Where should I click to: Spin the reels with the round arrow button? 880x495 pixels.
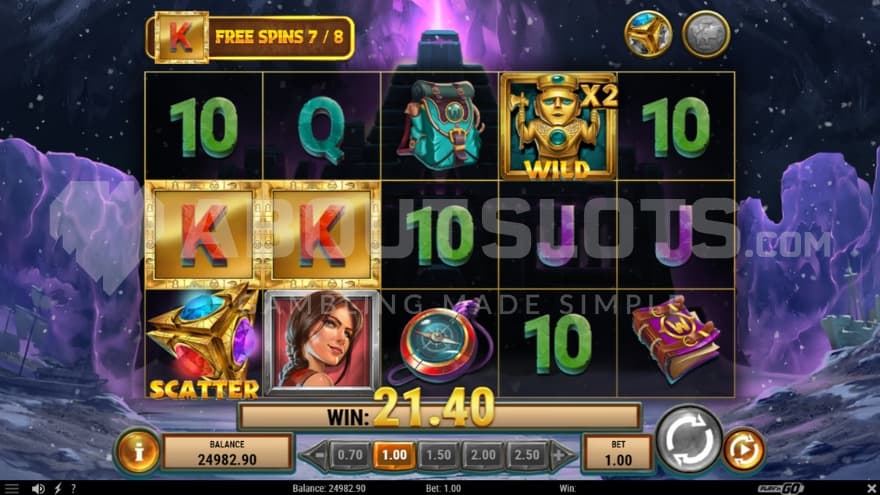(689, 439)
